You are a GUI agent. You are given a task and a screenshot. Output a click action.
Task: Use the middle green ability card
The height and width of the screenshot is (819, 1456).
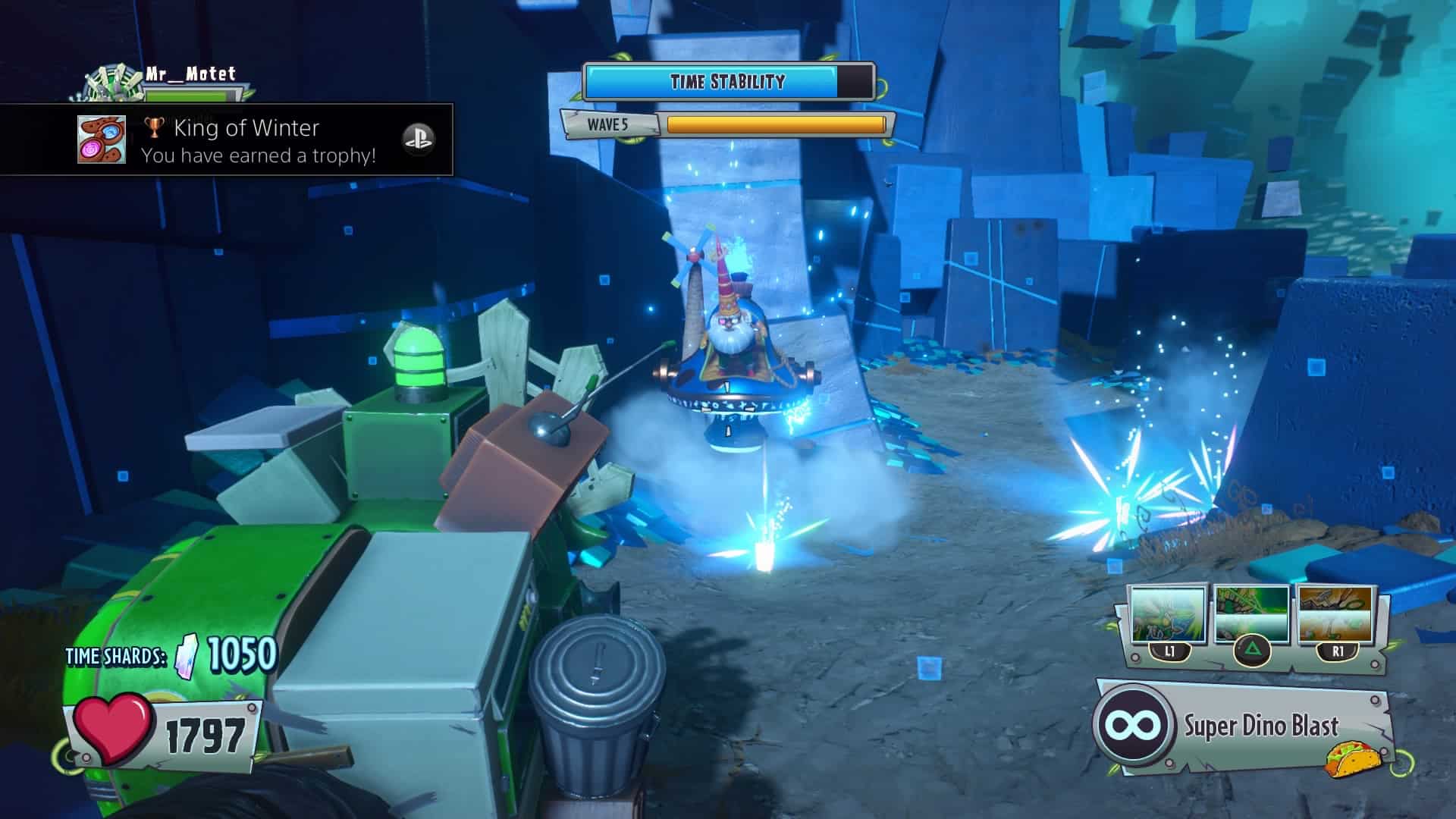(x=1251, y=616)
